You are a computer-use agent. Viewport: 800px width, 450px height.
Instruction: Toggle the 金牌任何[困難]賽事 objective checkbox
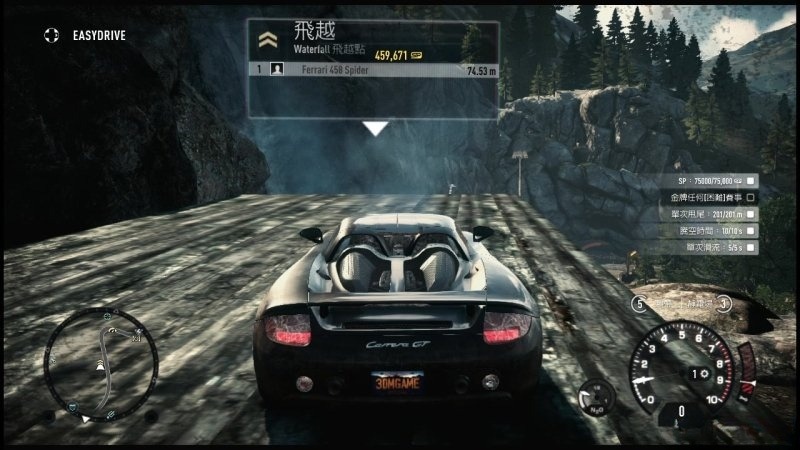point(751,197)
